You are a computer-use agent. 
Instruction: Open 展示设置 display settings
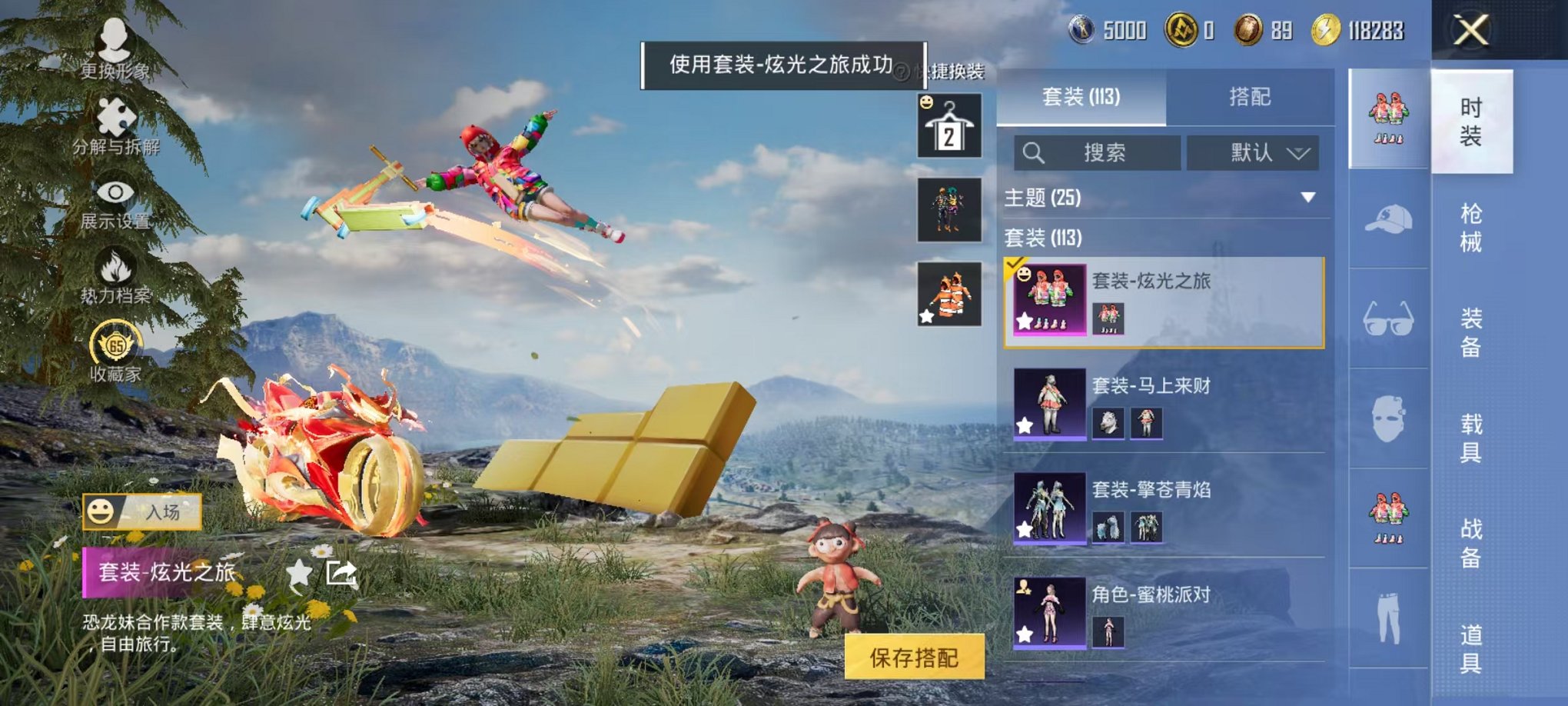[x=114, y=195]
